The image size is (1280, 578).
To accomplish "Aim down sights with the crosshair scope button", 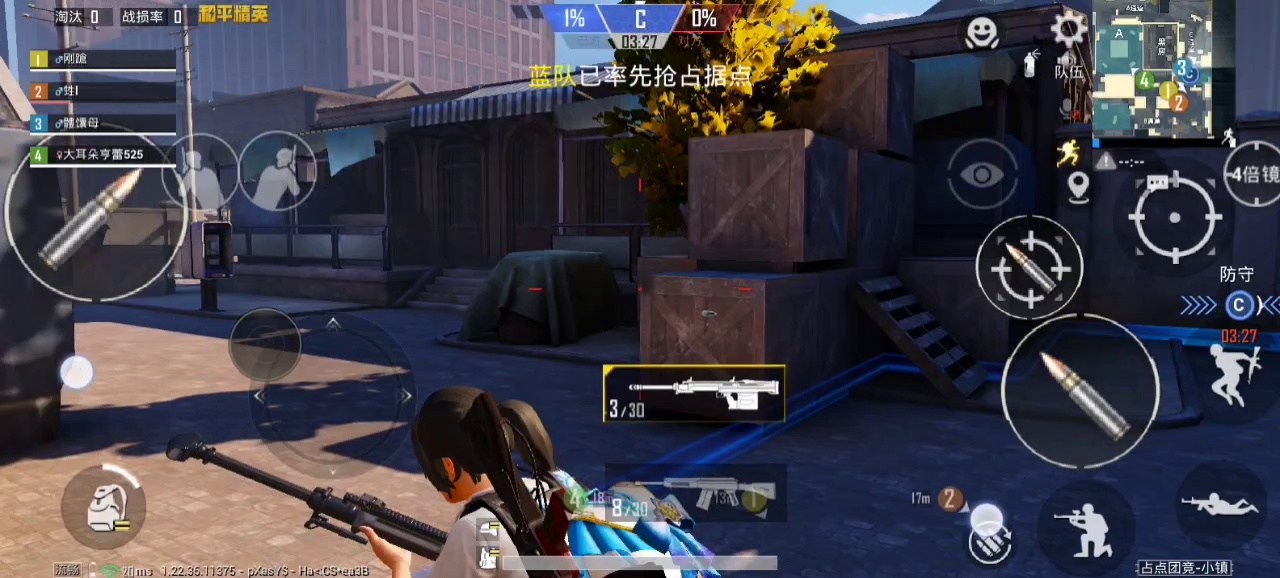I will coord(1174,217).
